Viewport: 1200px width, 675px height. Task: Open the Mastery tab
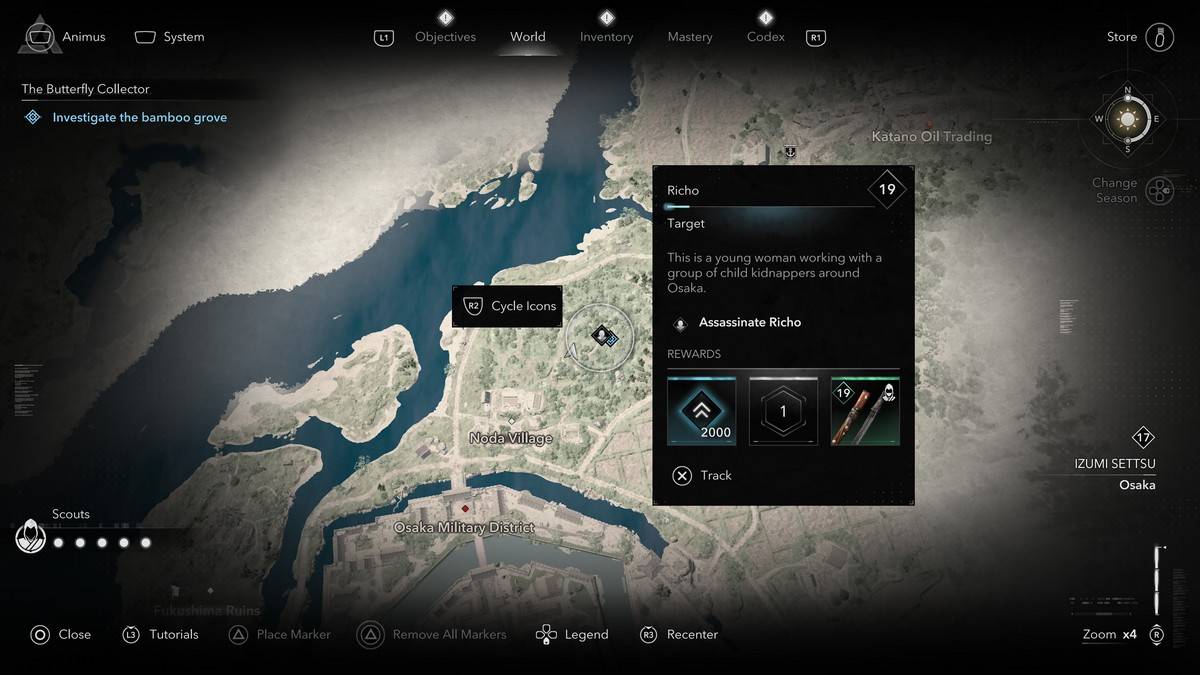pyautogui.click(x=690, y=37)
